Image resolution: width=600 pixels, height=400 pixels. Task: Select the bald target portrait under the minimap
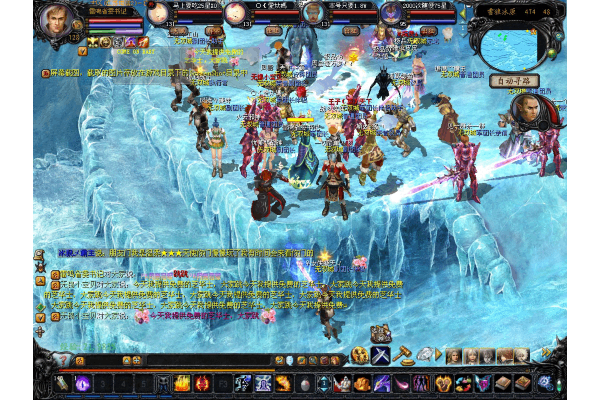pyautogui.click(x=530, y=112)
